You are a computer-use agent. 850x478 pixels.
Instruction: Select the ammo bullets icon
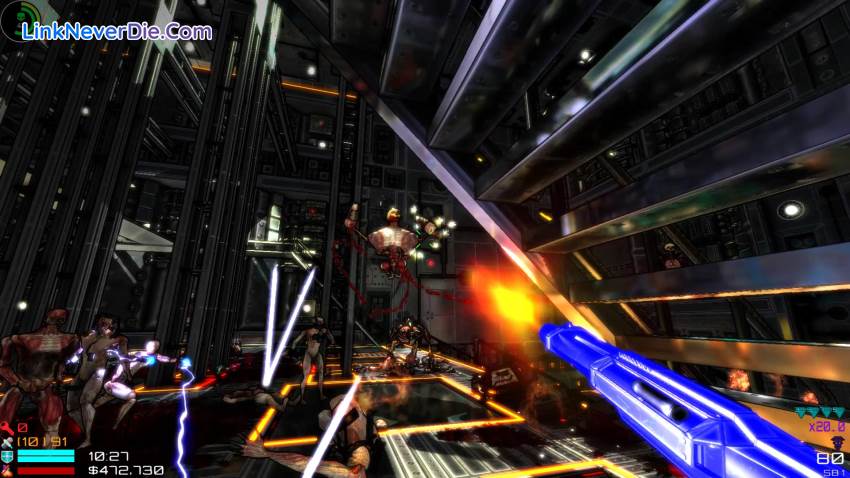[x=7, y=442]
